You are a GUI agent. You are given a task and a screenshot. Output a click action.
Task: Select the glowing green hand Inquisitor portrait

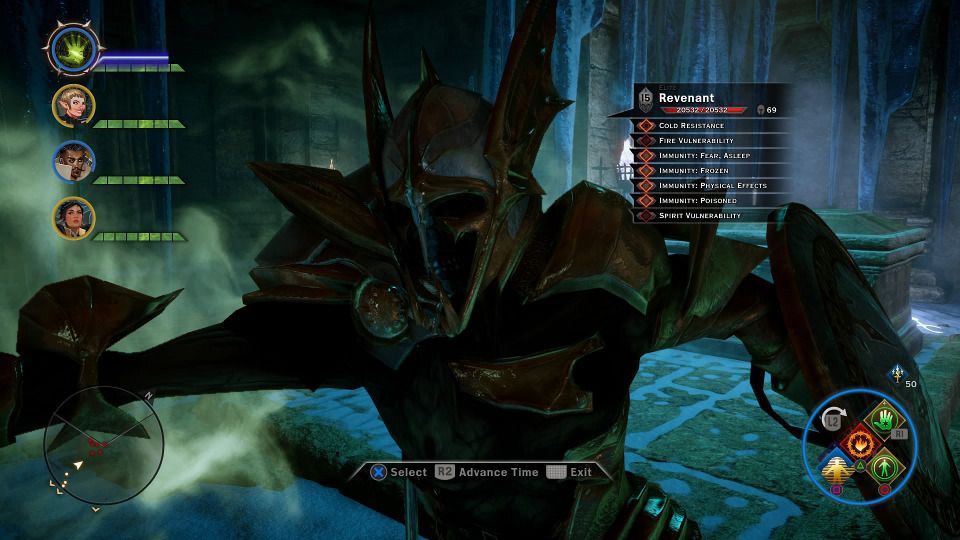pos(74,49)
